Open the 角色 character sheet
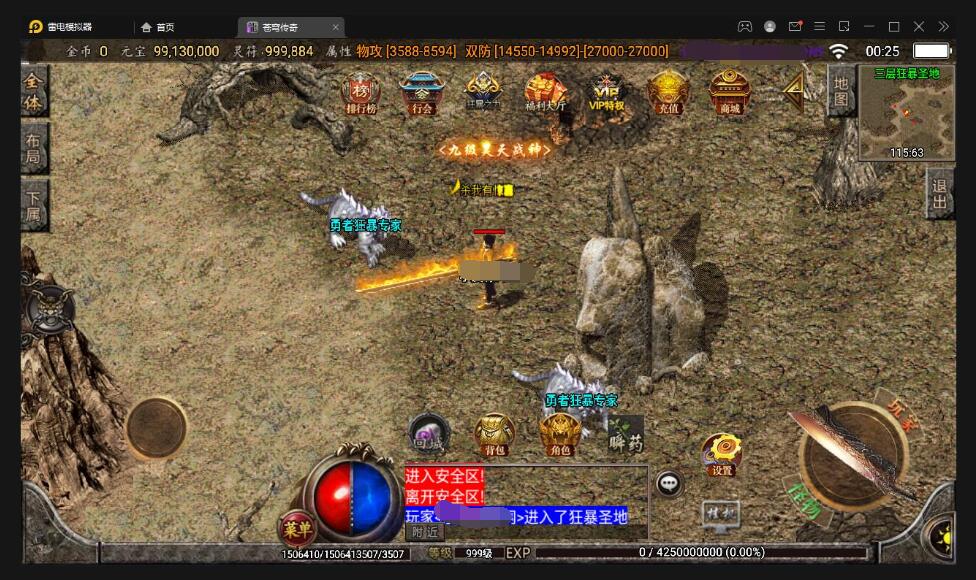 click(560, 434)
